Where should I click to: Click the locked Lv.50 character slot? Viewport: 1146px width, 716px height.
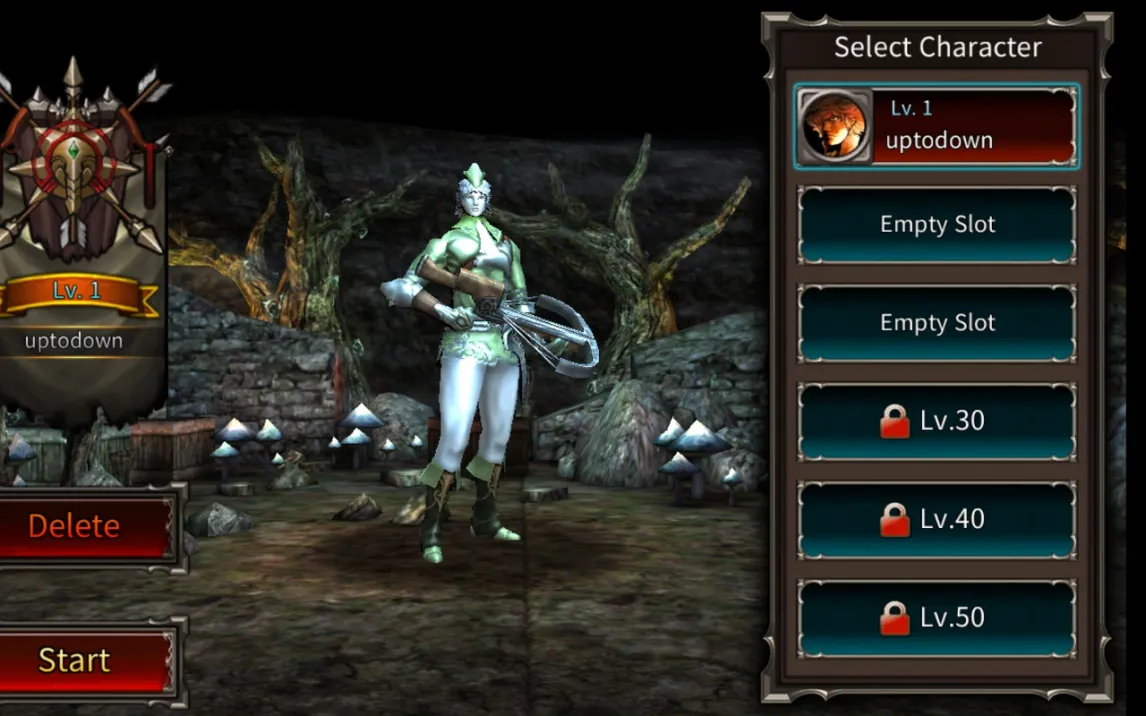point(937,617)
